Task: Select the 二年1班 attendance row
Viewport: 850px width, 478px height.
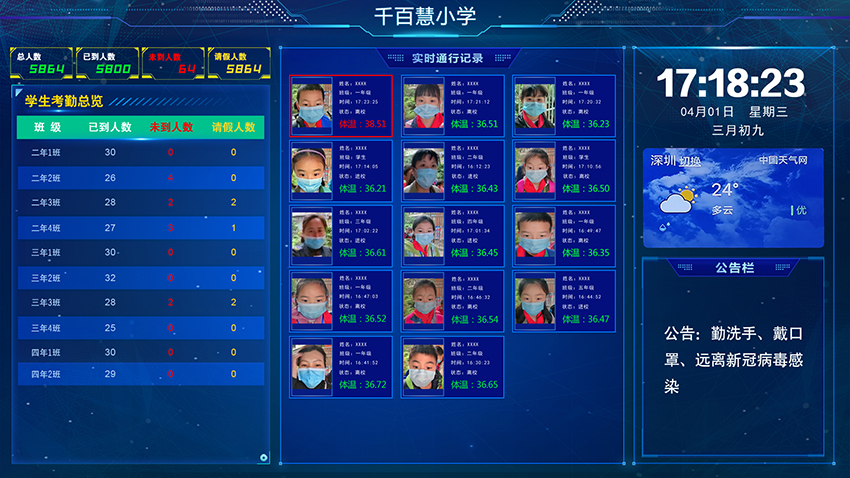Action: (140, 152)
